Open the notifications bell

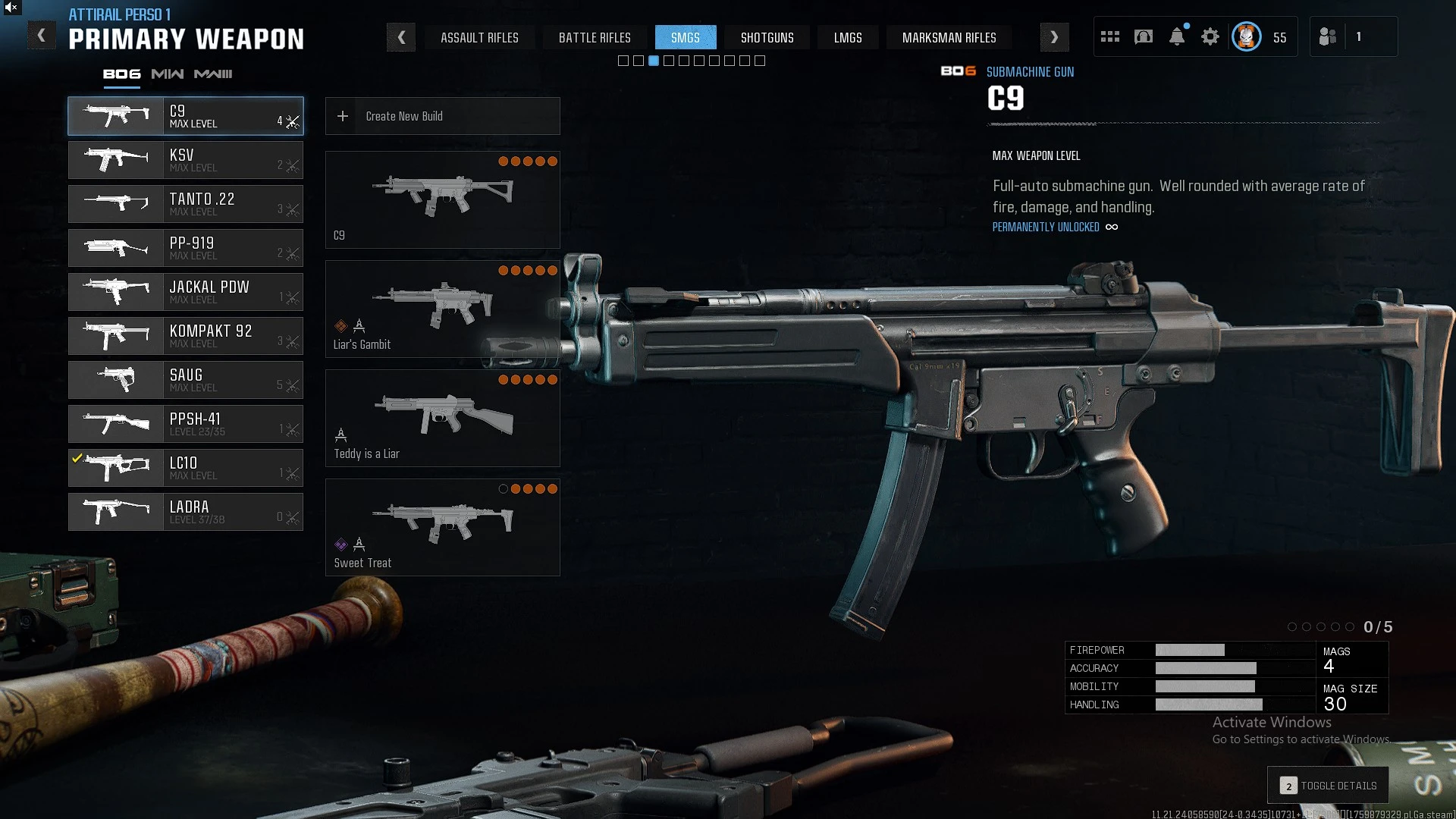click(x=1177, y=36)
